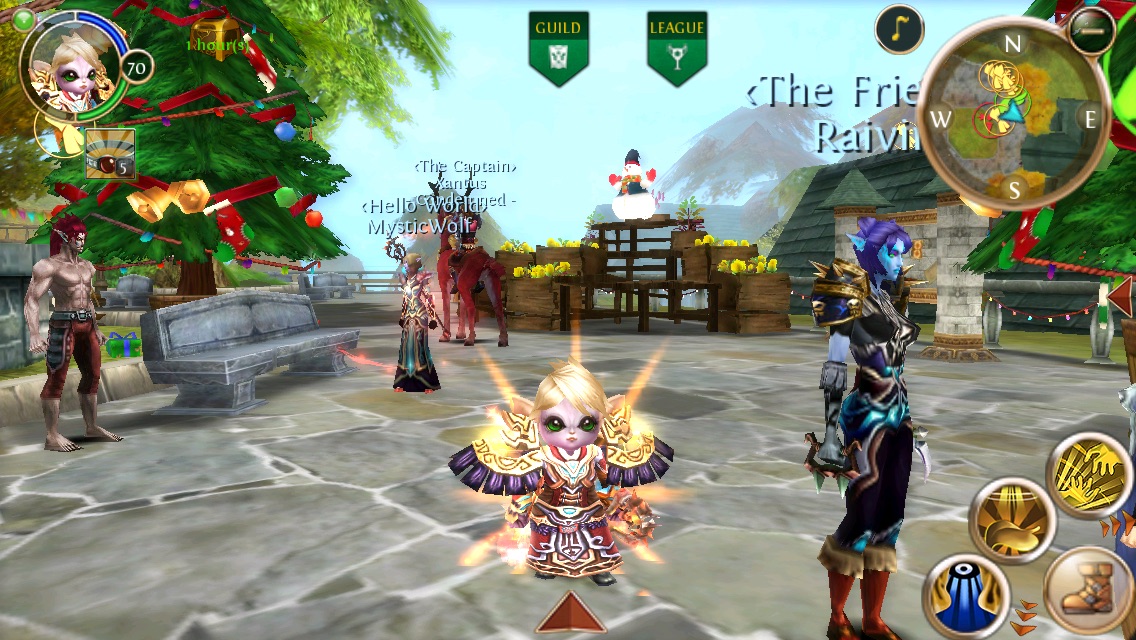The image size is (1136, 640).
Task: Use the golden lamp skill
Action: (x=1012, y=519)
